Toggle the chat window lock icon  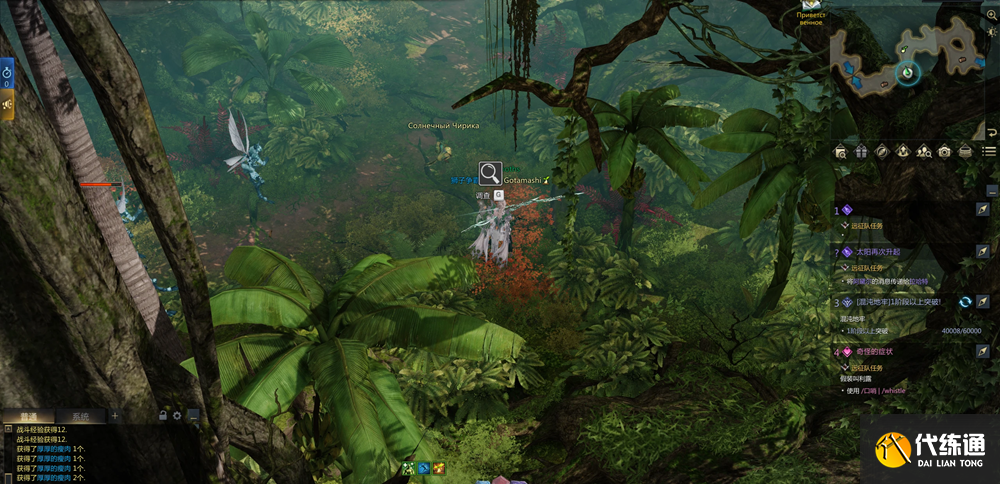click(x=162, y=415)
